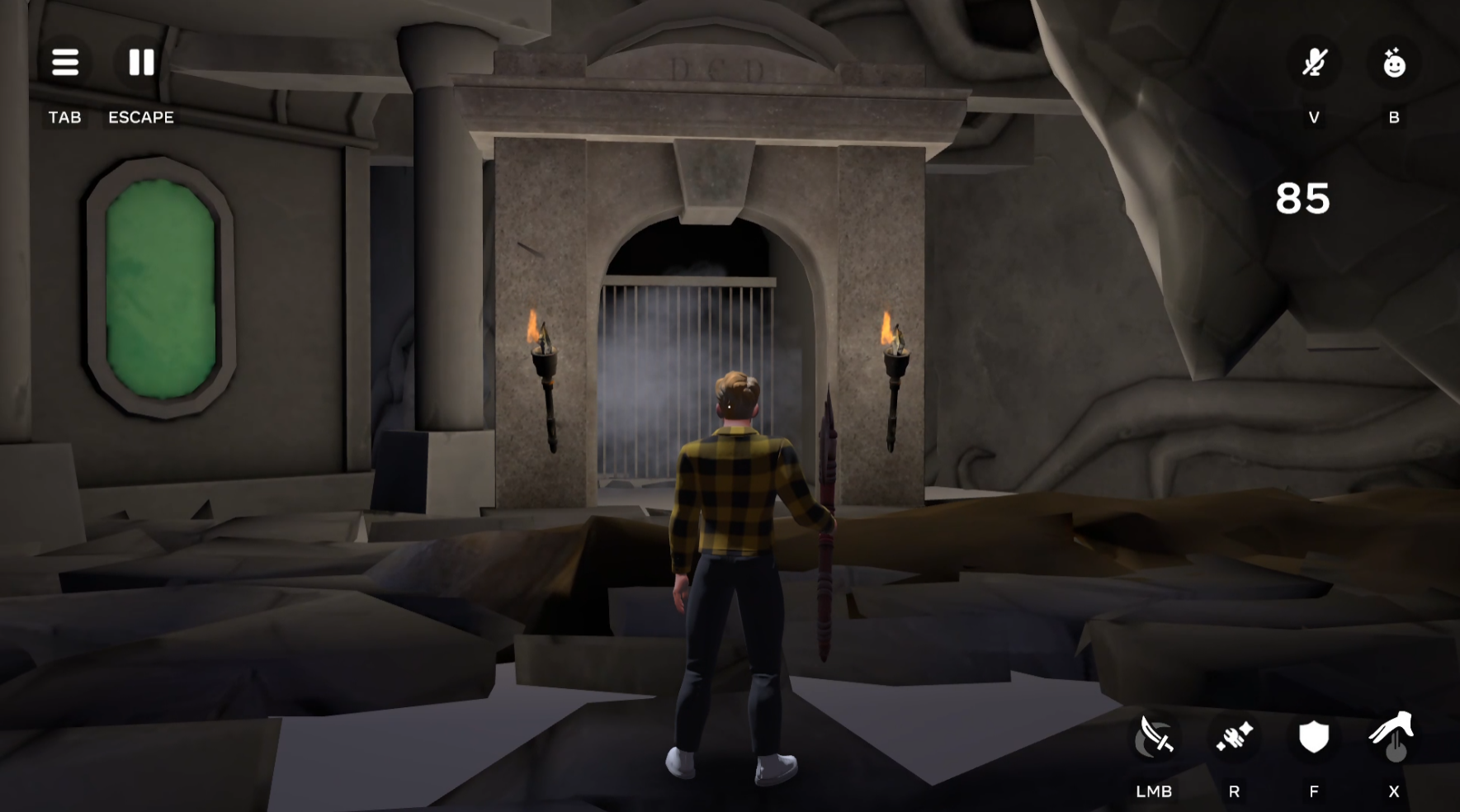Click the hand drop-item icon
Viewport: 1460px width, 812px height.
(x=1393, y=736)
